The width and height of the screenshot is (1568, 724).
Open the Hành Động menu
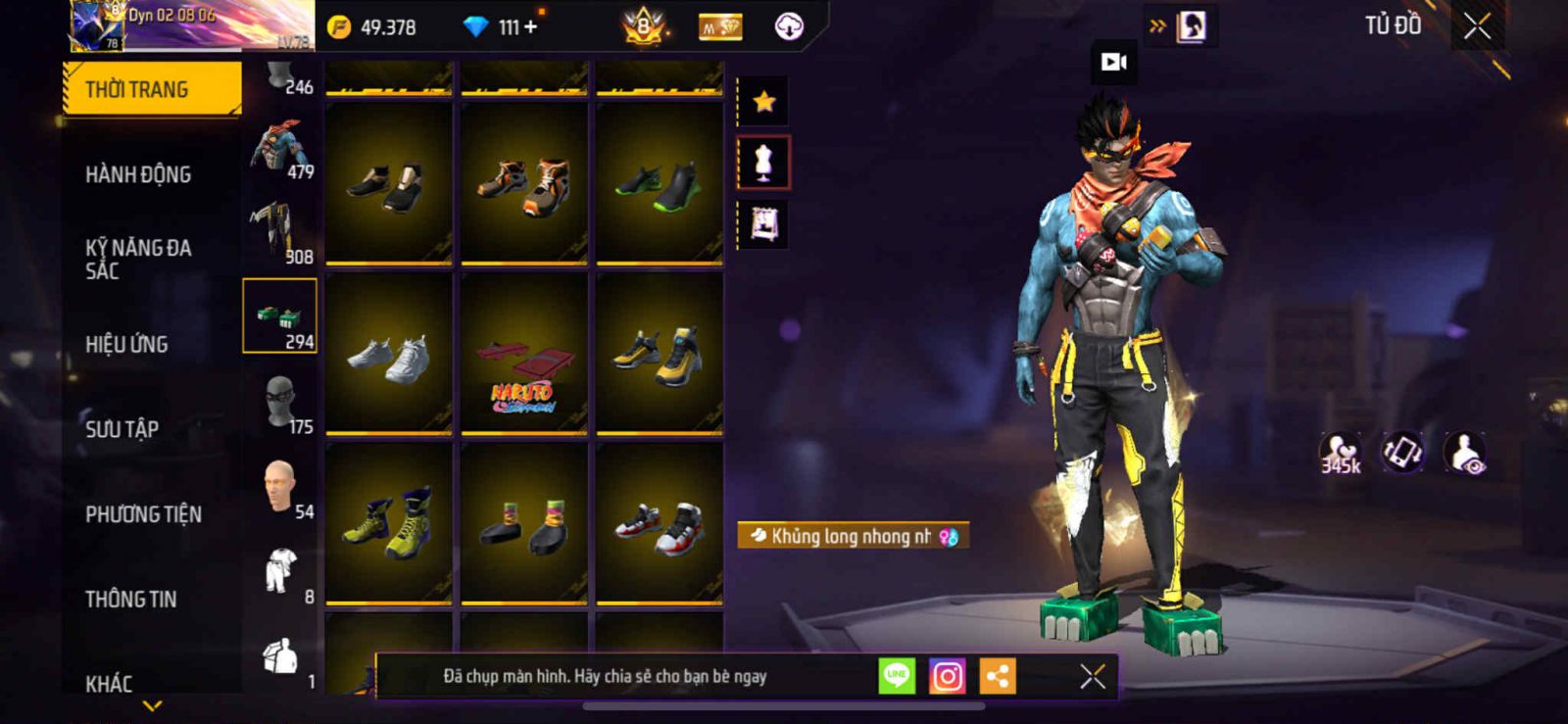[138, 174]
